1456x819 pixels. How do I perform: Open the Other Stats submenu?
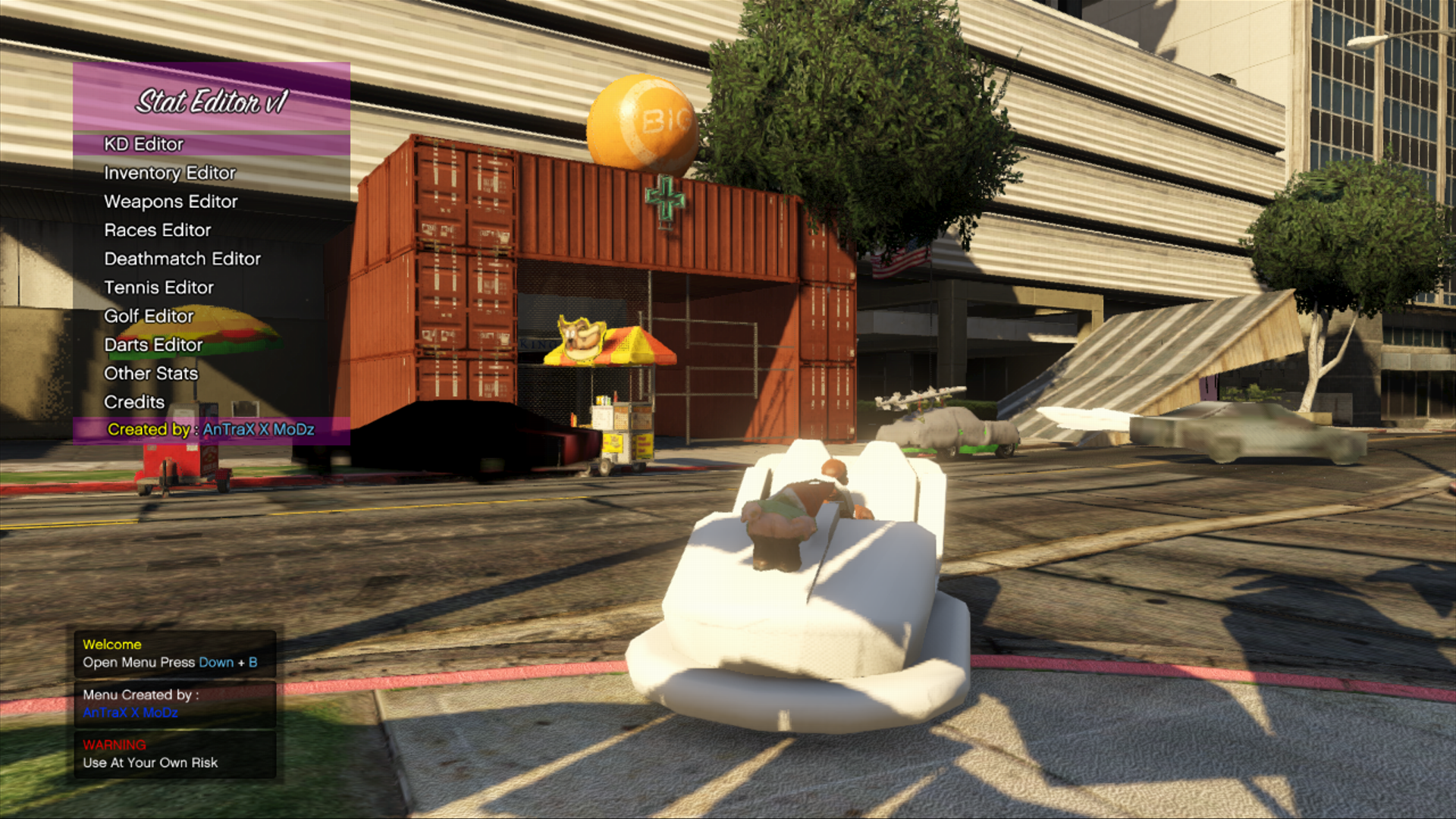point(151,374)
